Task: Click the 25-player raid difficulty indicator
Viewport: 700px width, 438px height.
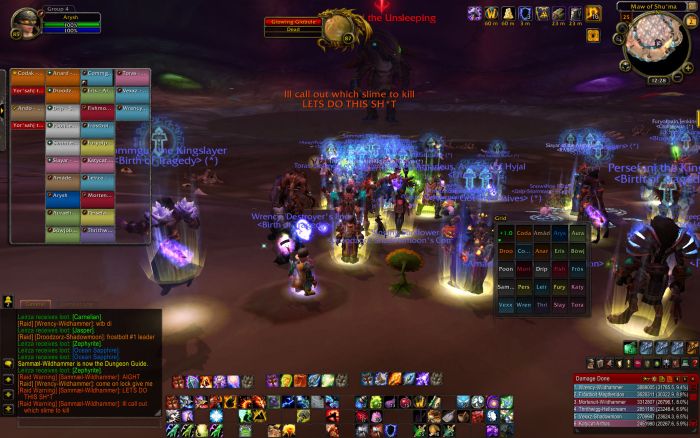Action: tap(625, 16)
